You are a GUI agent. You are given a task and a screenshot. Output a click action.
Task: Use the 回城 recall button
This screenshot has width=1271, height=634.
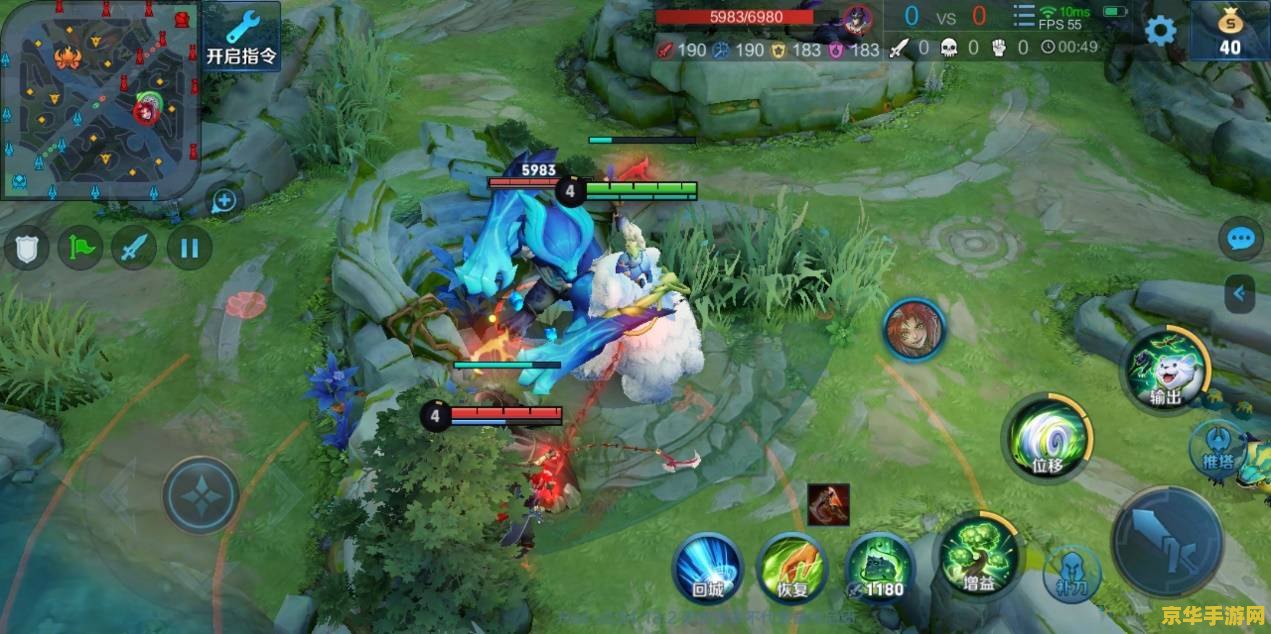pos(707,568)
